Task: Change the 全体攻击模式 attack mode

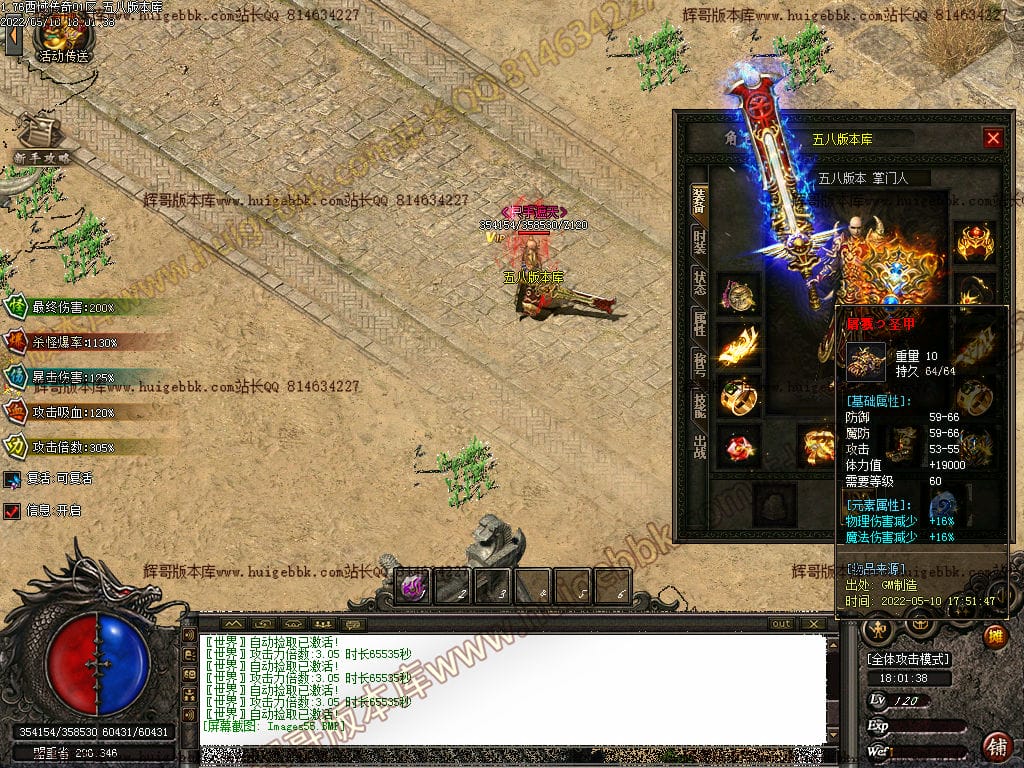Action: (x=907, y=659)
